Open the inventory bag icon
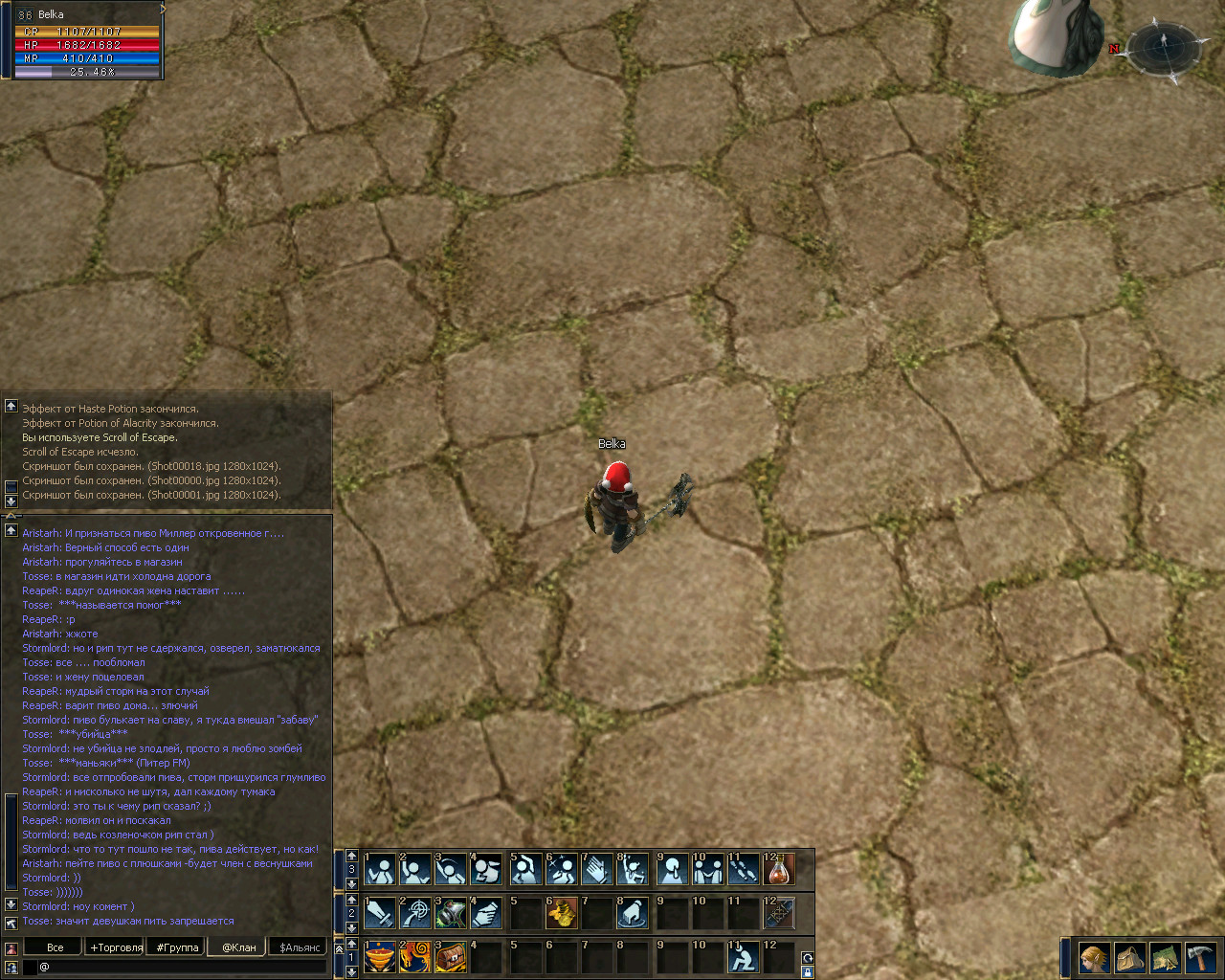The width and height of the screenshot is (1225, 980). coord(1129,957)
